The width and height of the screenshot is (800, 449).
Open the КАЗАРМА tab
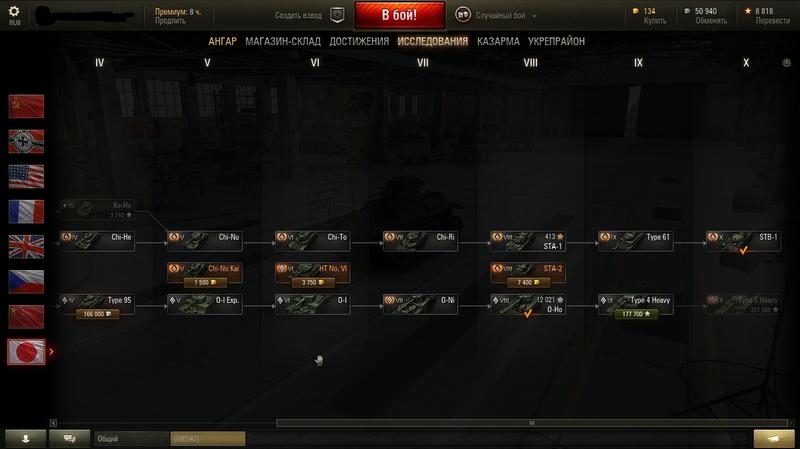pos(498,41)
